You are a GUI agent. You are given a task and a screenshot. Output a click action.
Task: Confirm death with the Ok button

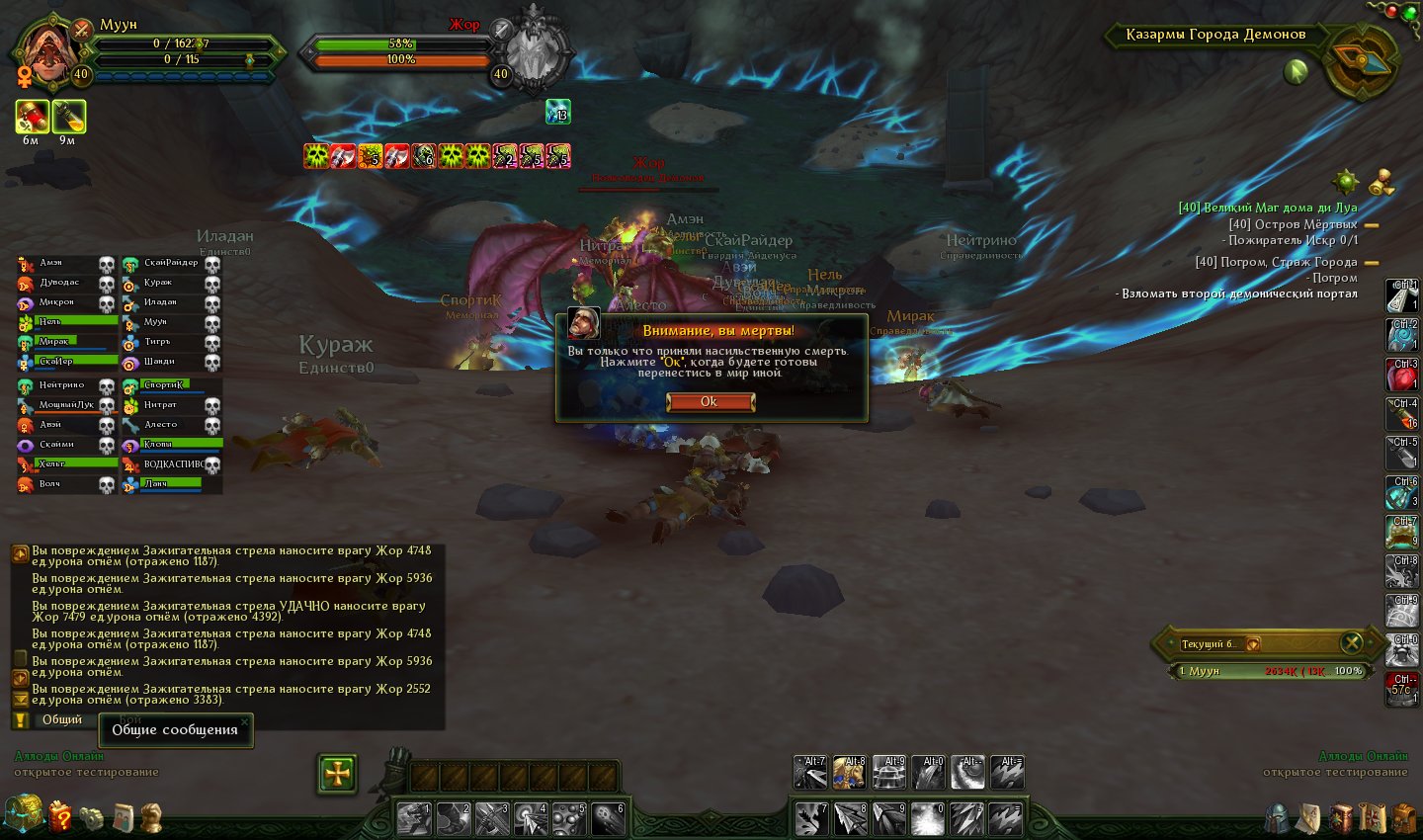click(x=711, y=401)
